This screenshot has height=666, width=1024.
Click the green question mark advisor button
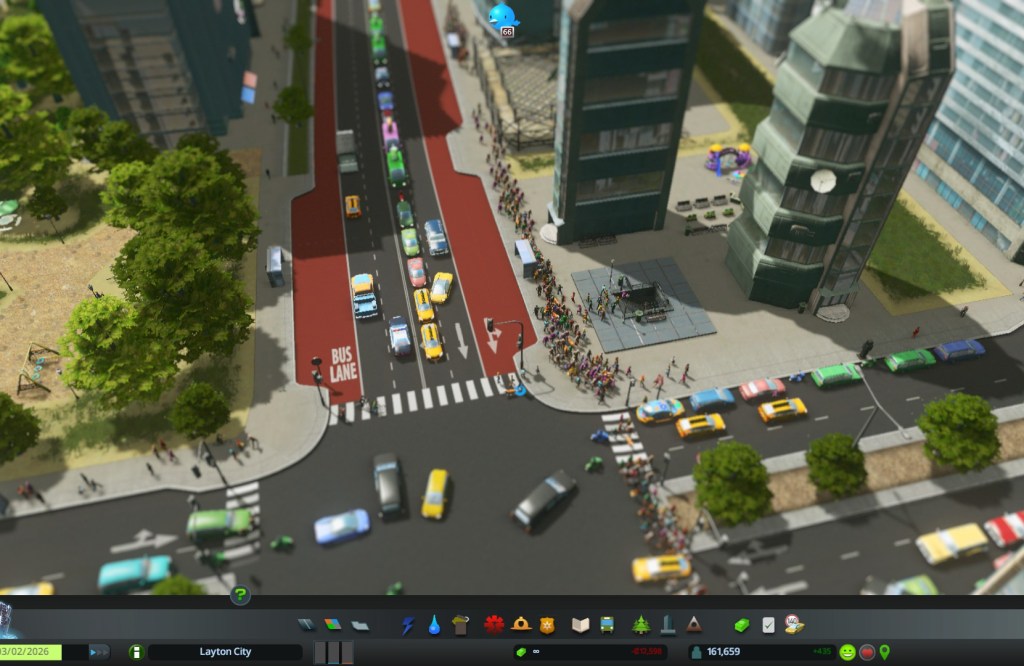pos(240,596)
